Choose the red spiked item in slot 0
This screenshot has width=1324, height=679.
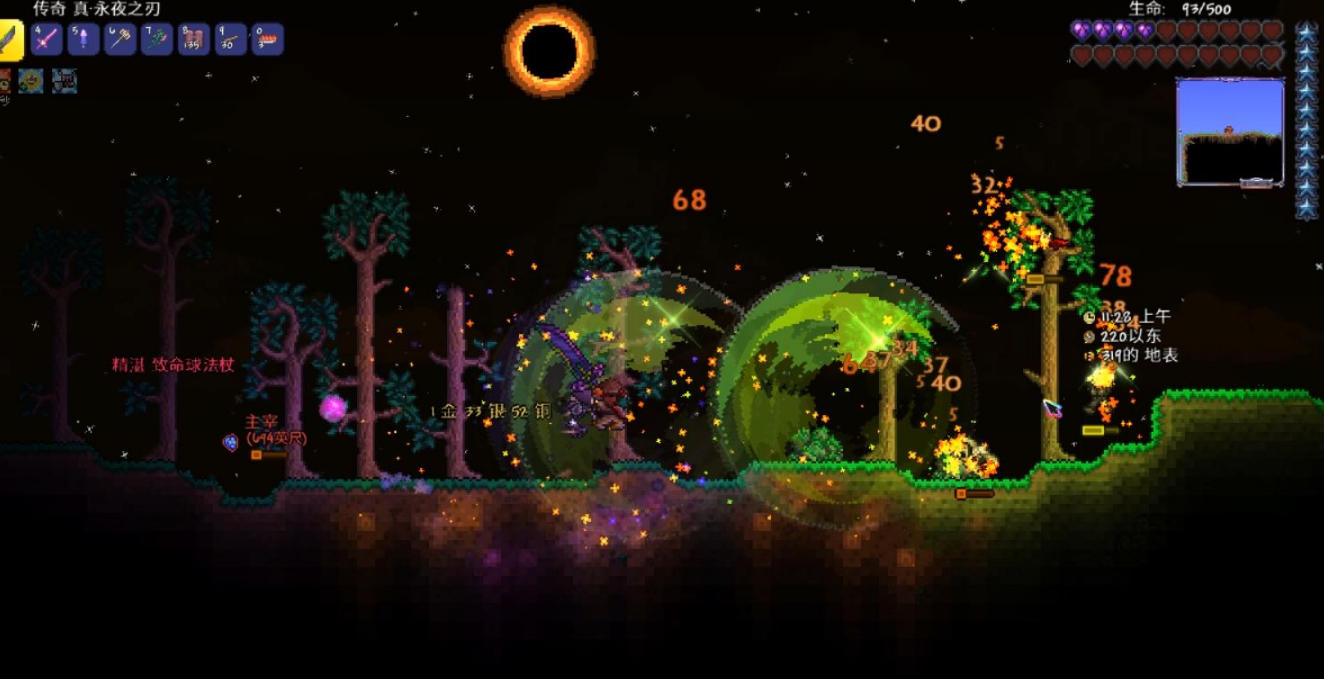[267, 40]
